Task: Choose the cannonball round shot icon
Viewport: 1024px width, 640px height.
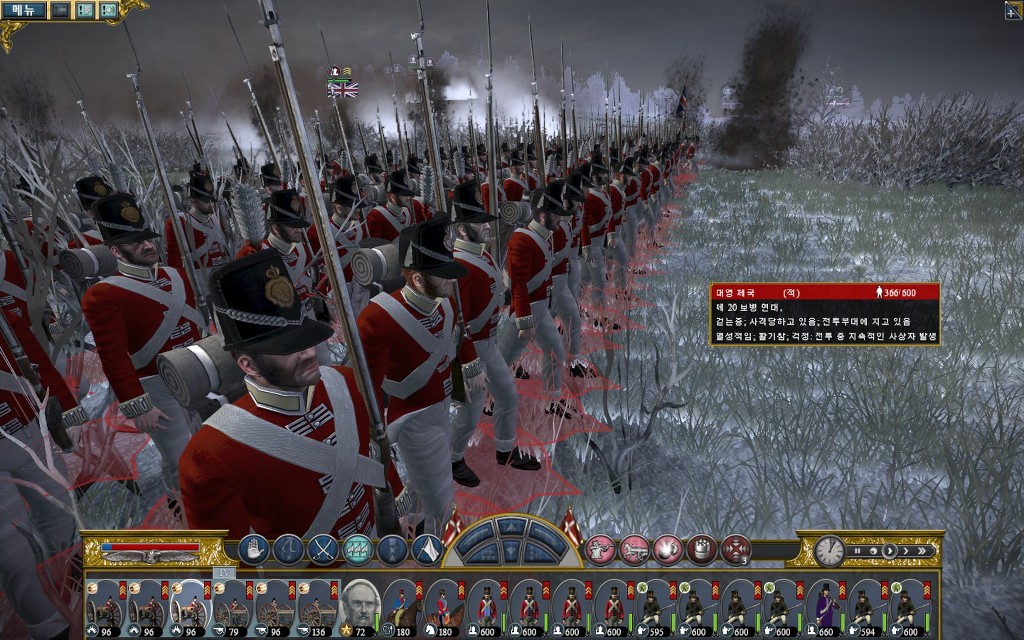Action: 667,549
